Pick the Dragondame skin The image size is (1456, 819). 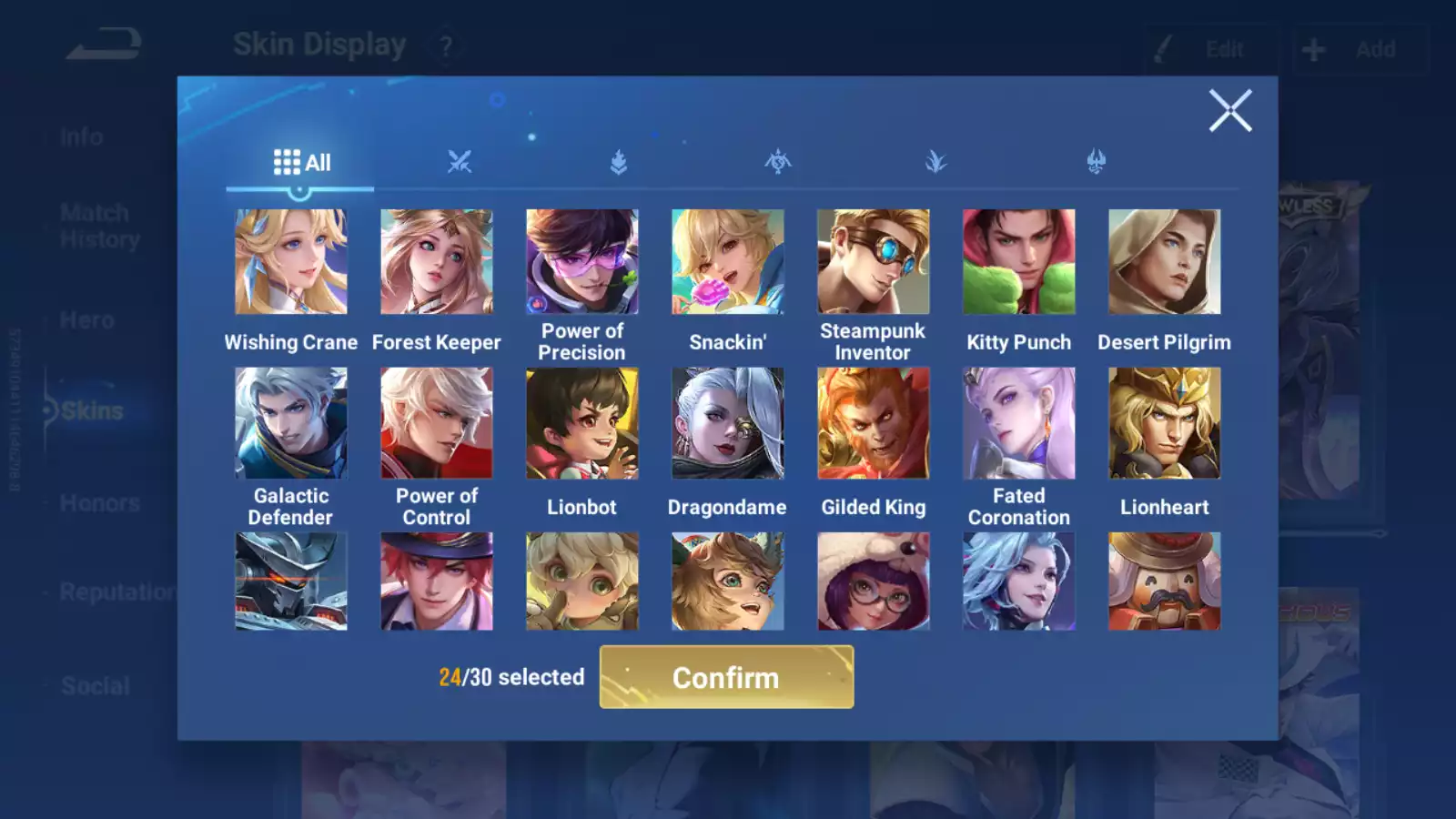tap(728, 423)
